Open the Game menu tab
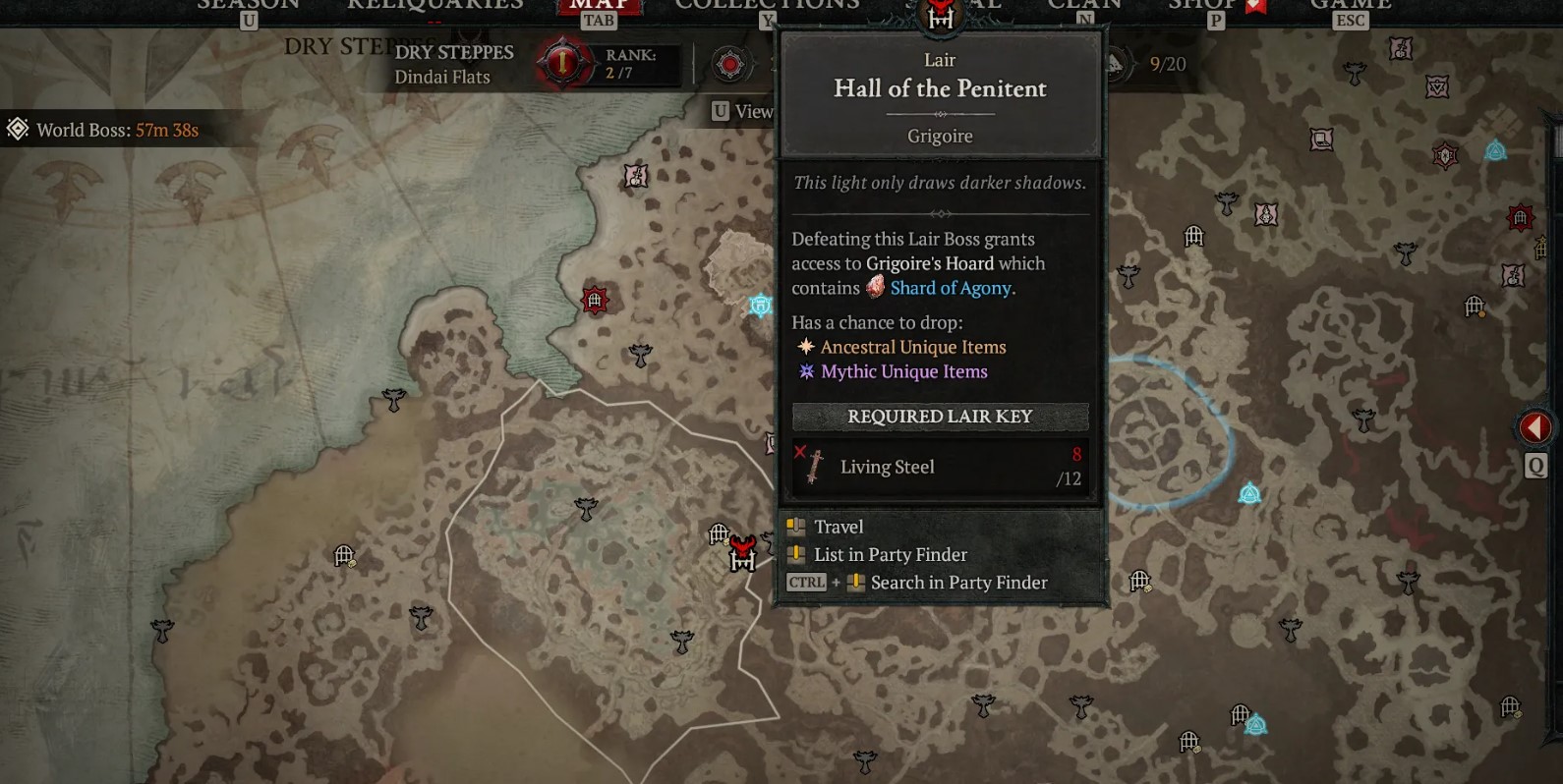 pos(1350,8)
